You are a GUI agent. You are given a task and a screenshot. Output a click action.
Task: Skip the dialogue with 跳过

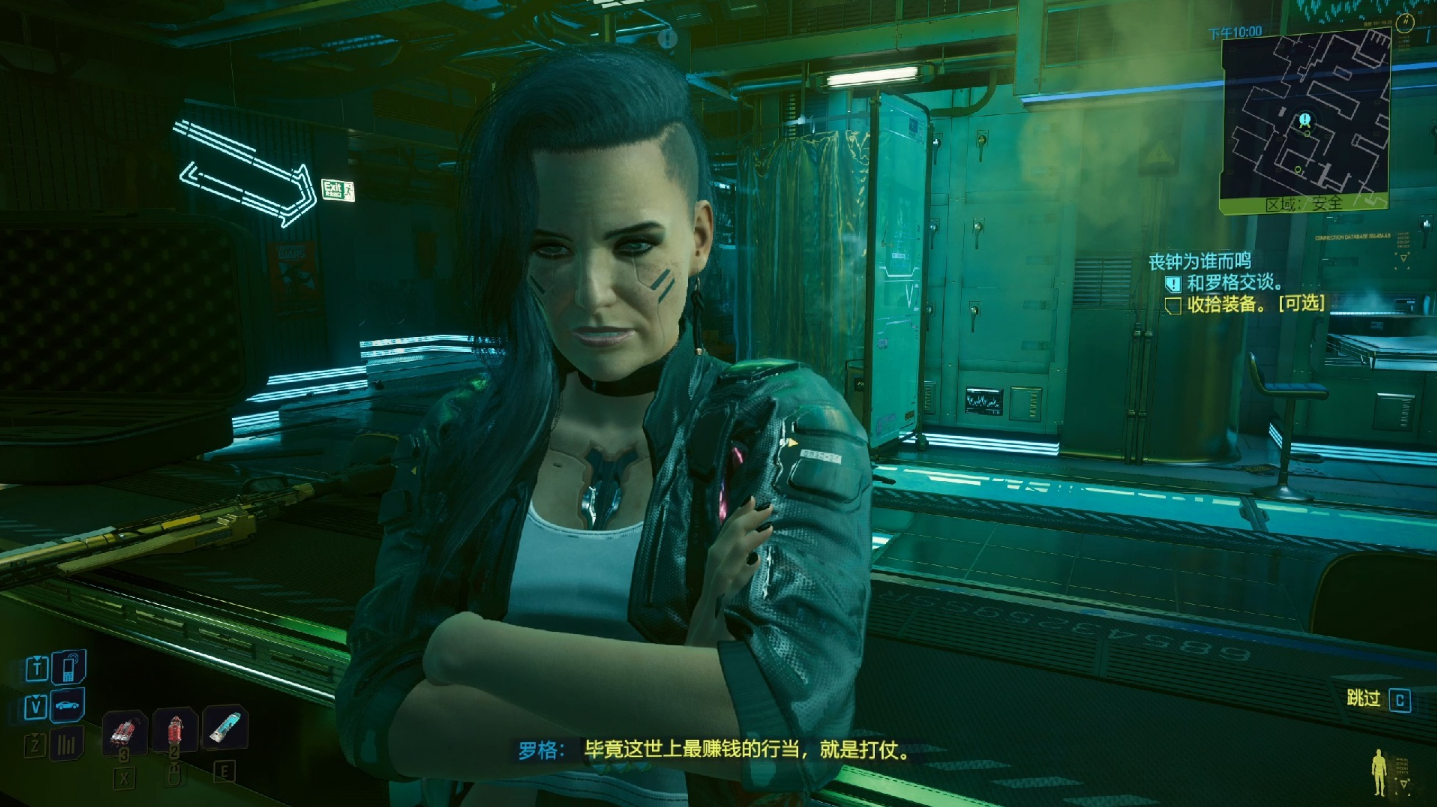pyautogui.click(x=1378, y=699)
